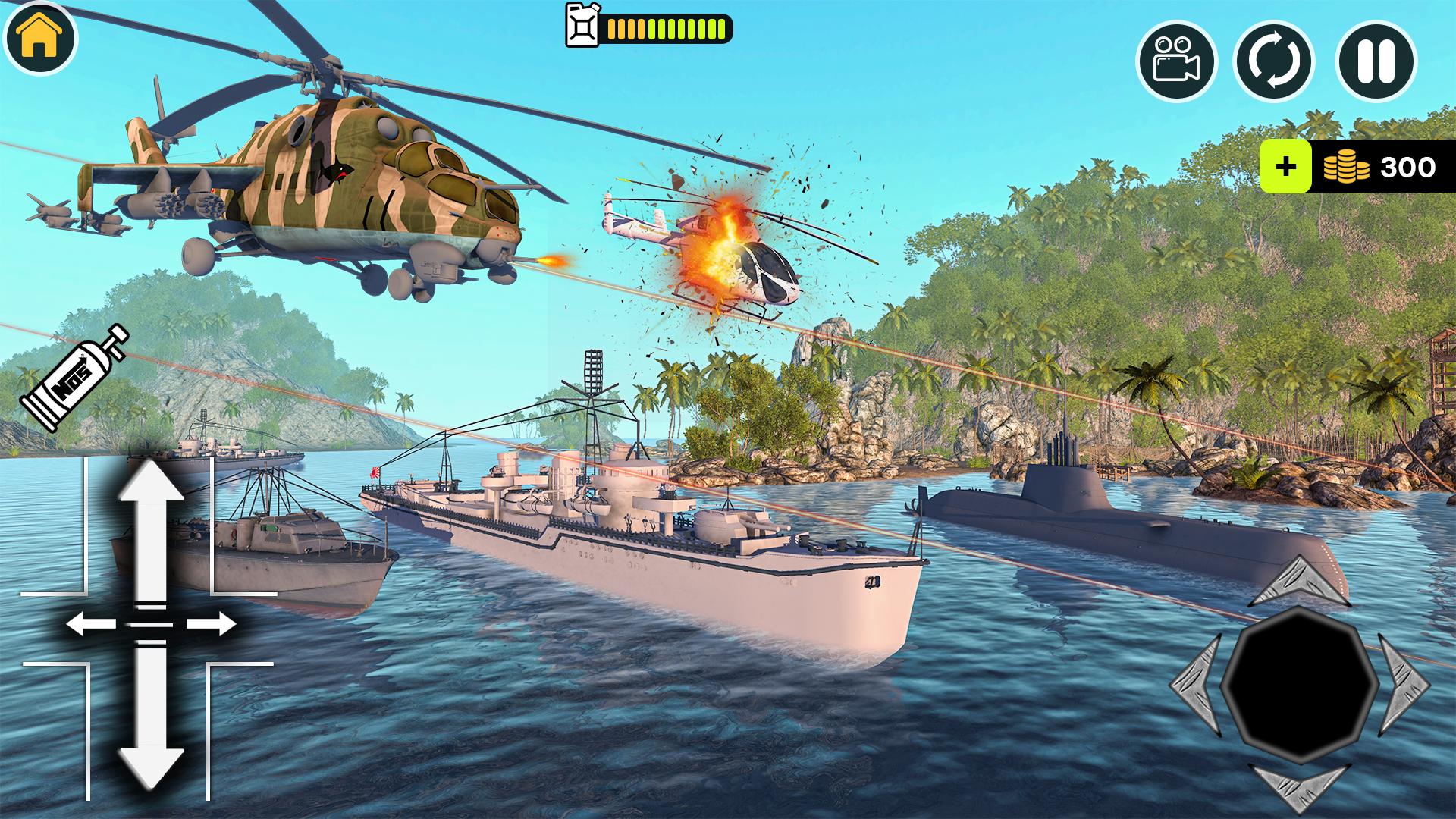Tap the small right strafe arrow

[x=212, y=625]
